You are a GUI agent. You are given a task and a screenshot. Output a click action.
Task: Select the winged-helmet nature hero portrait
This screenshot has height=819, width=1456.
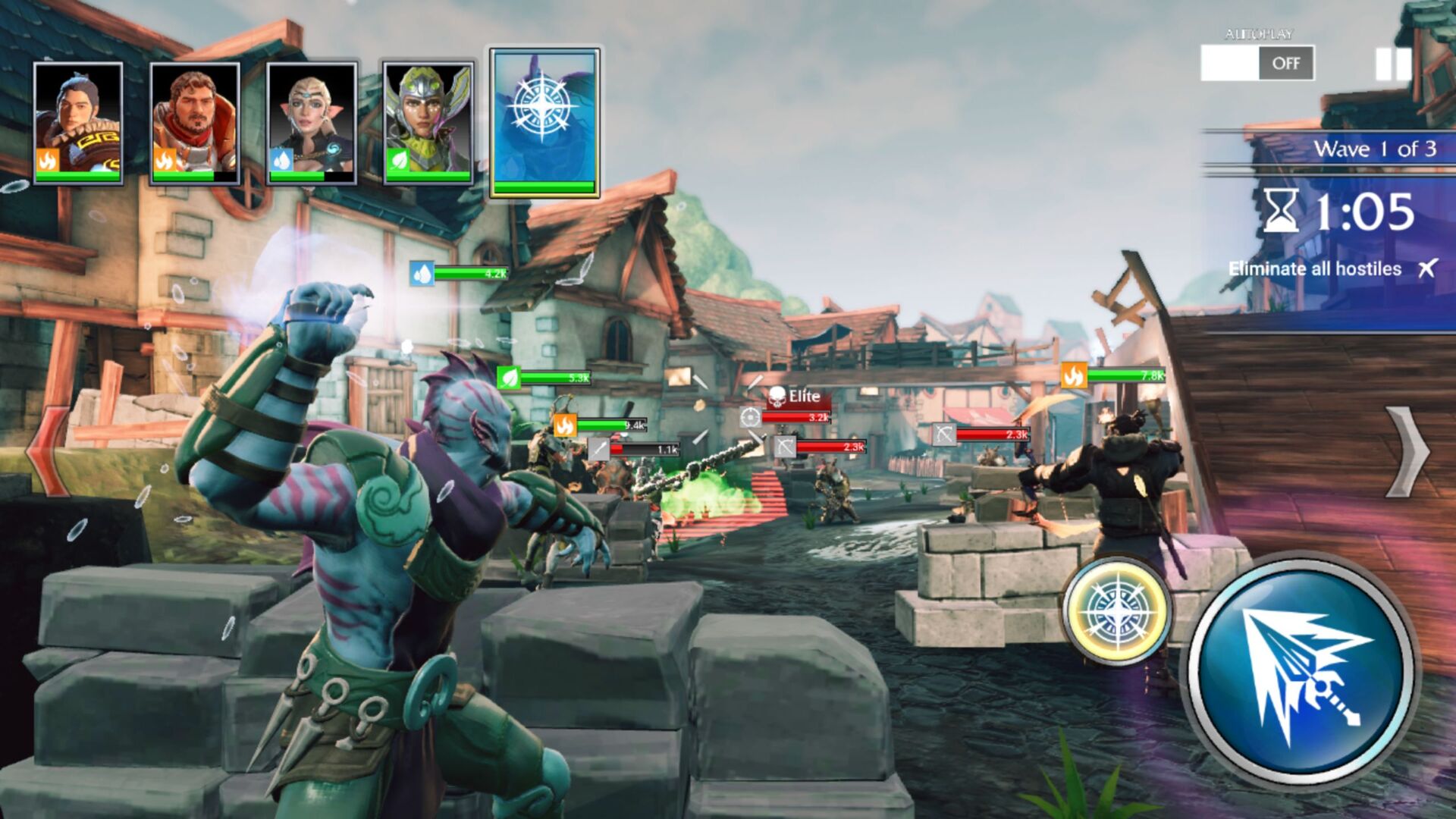click(x=428, y=123)
